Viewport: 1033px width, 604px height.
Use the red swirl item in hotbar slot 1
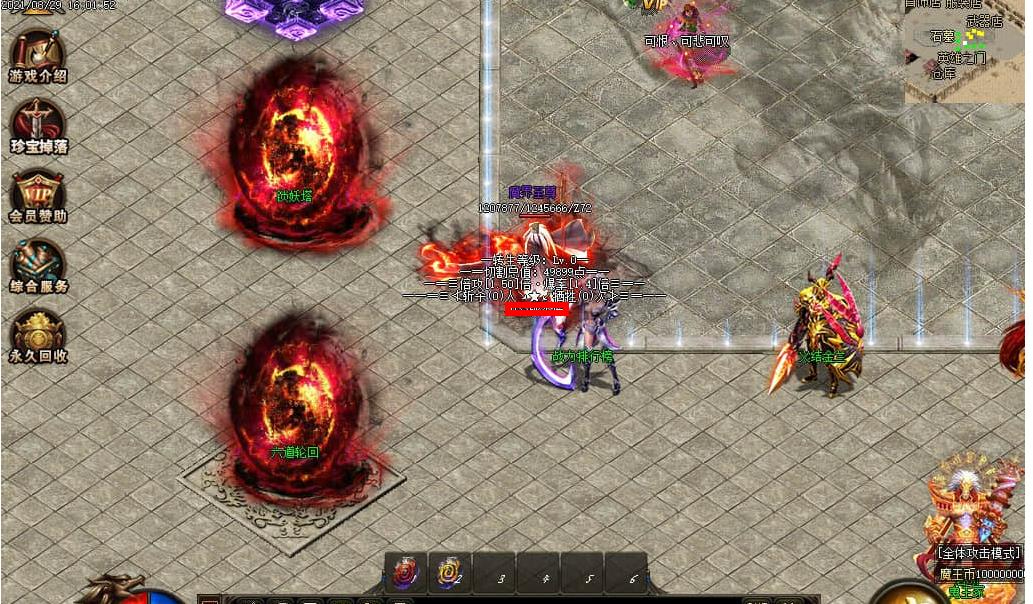click(x=406, y=574)
